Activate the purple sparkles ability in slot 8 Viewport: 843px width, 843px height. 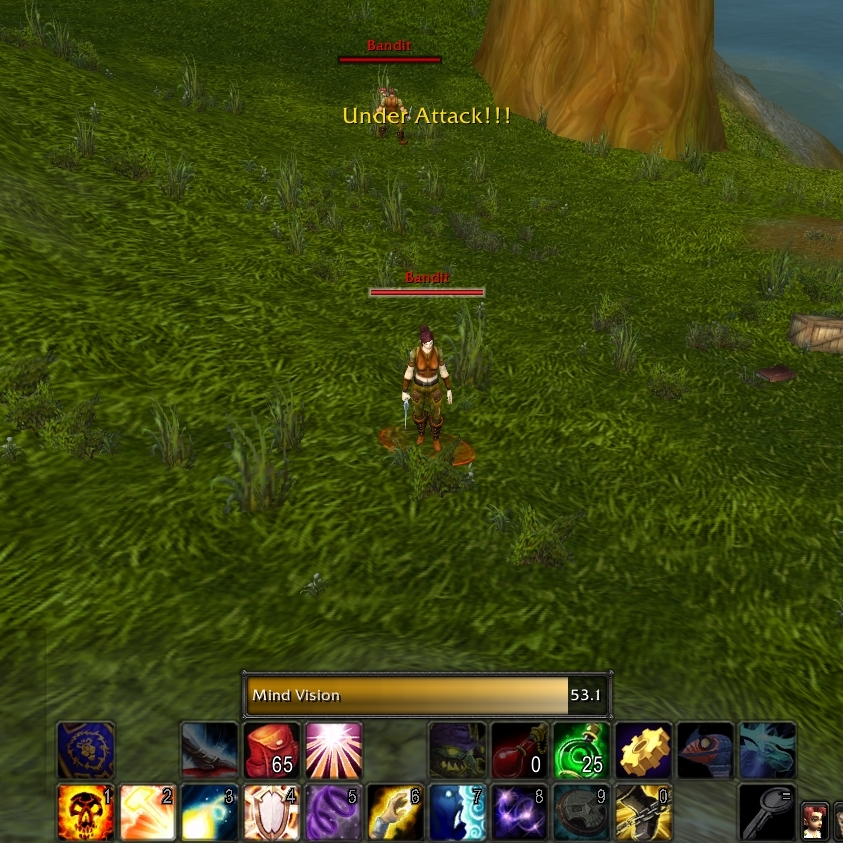pyautogui.click(x=520, y=812)
